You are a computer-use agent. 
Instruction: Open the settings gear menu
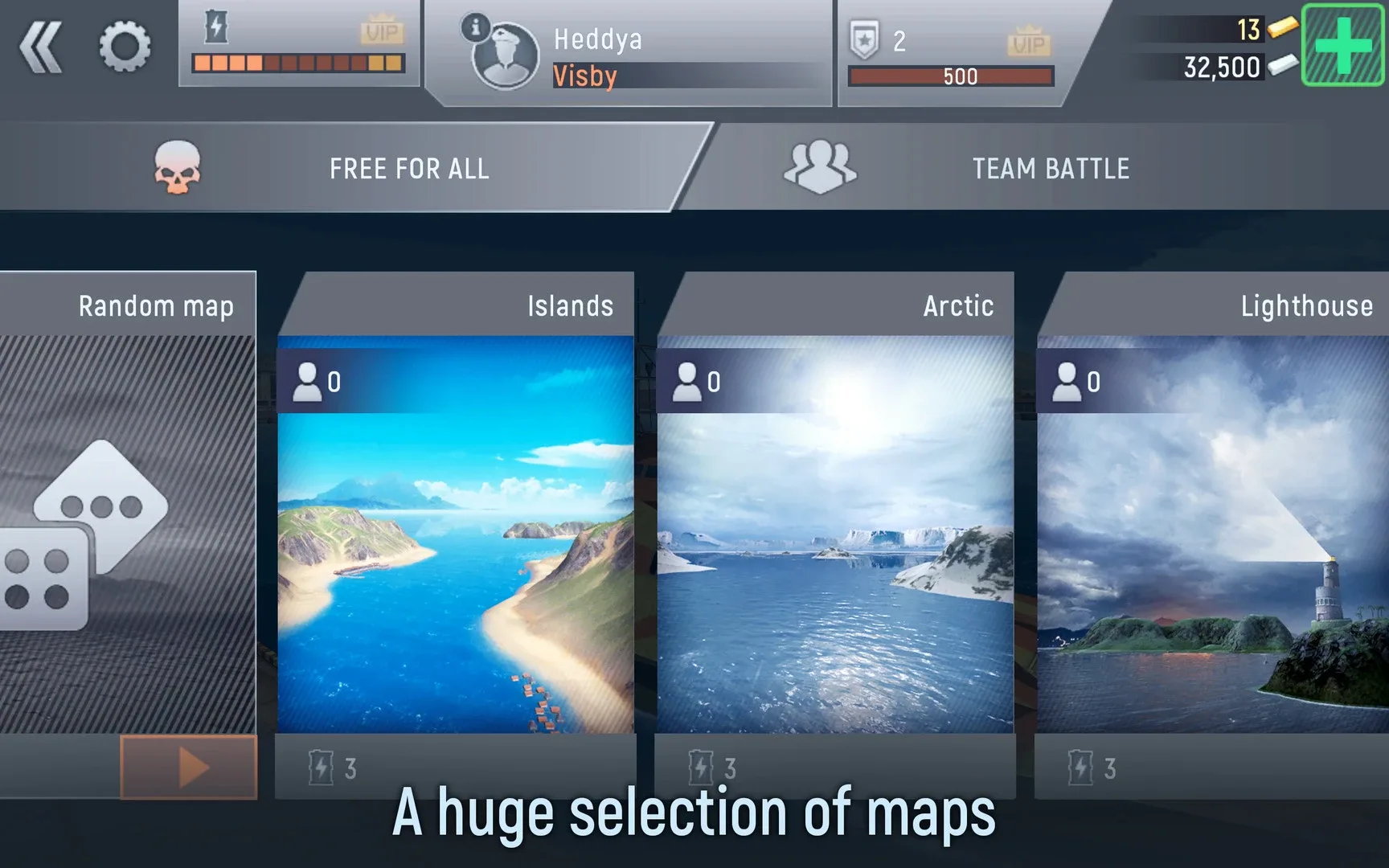click(x=126, y=47)
